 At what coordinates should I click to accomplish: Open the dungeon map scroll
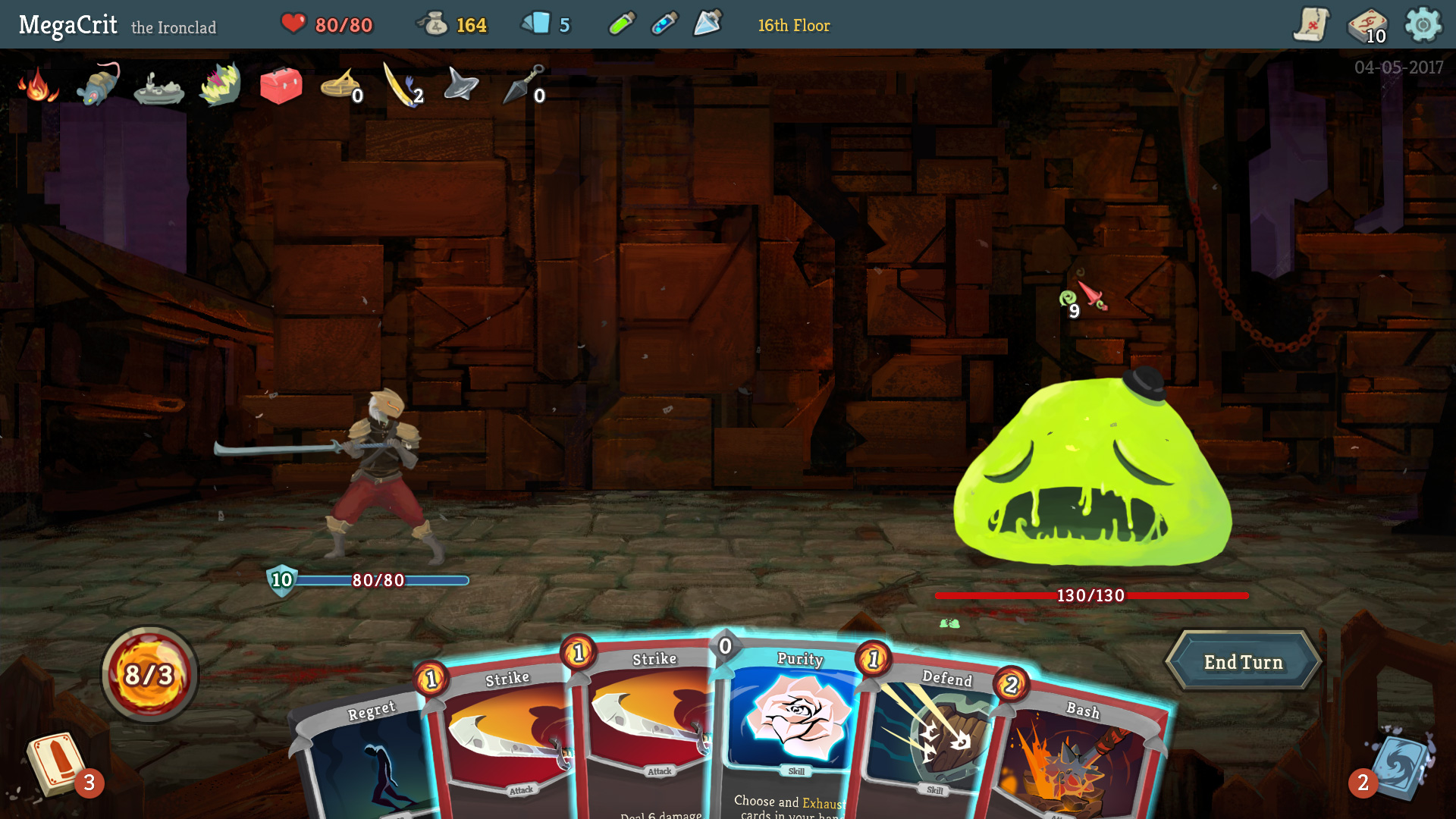(1311, 24)
